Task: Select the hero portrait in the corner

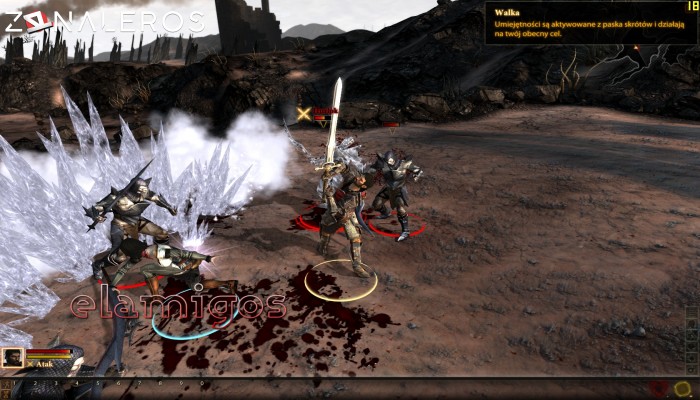Action: click(13, 357)
